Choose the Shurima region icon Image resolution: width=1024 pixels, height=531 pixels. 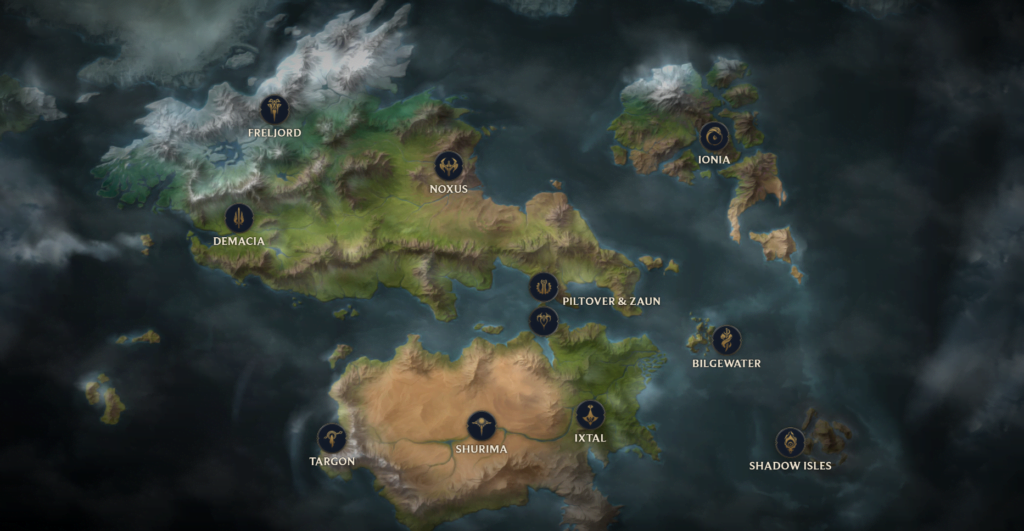(x=481, y=426)
